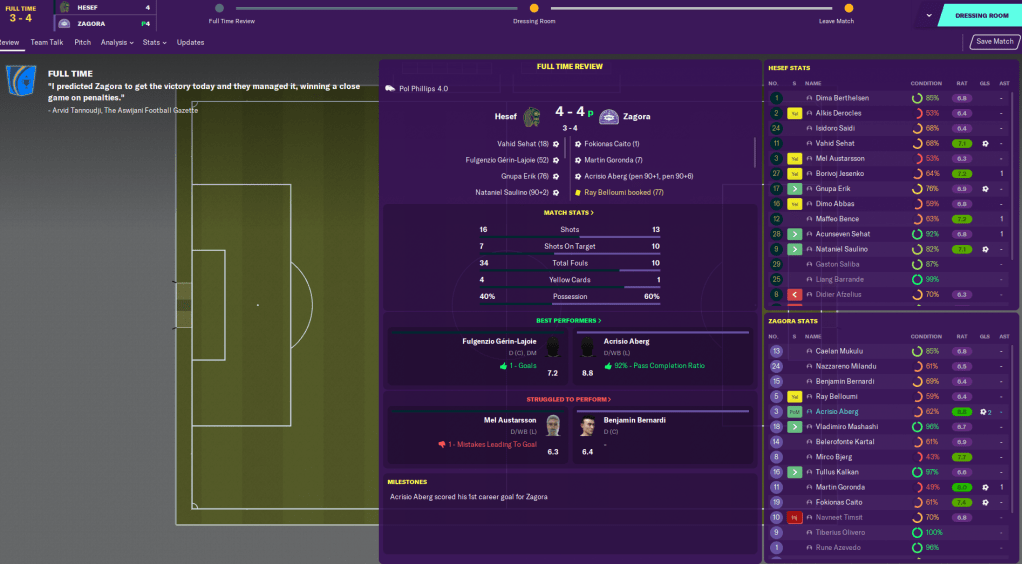
Task: Select Acrisio Aberg best performer card
Action: (x=662, y=354)
